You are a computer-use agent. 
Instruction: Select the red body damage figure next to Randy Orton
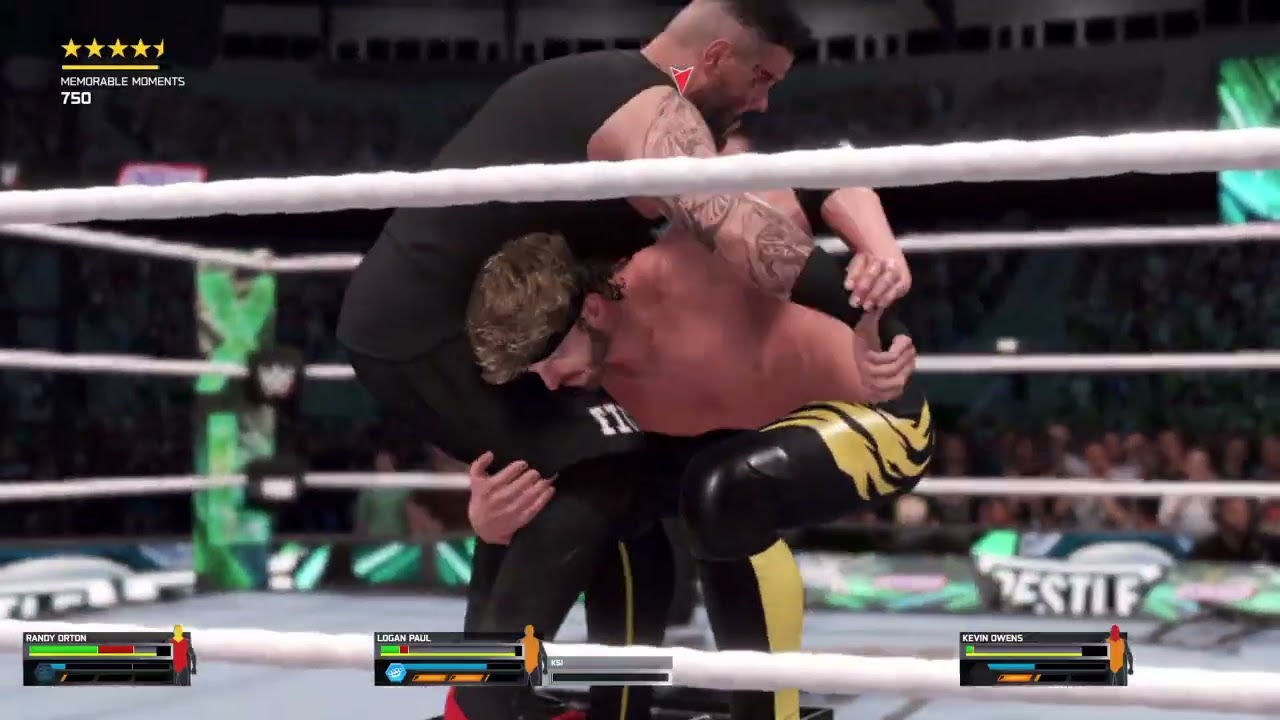click(178, 657)
